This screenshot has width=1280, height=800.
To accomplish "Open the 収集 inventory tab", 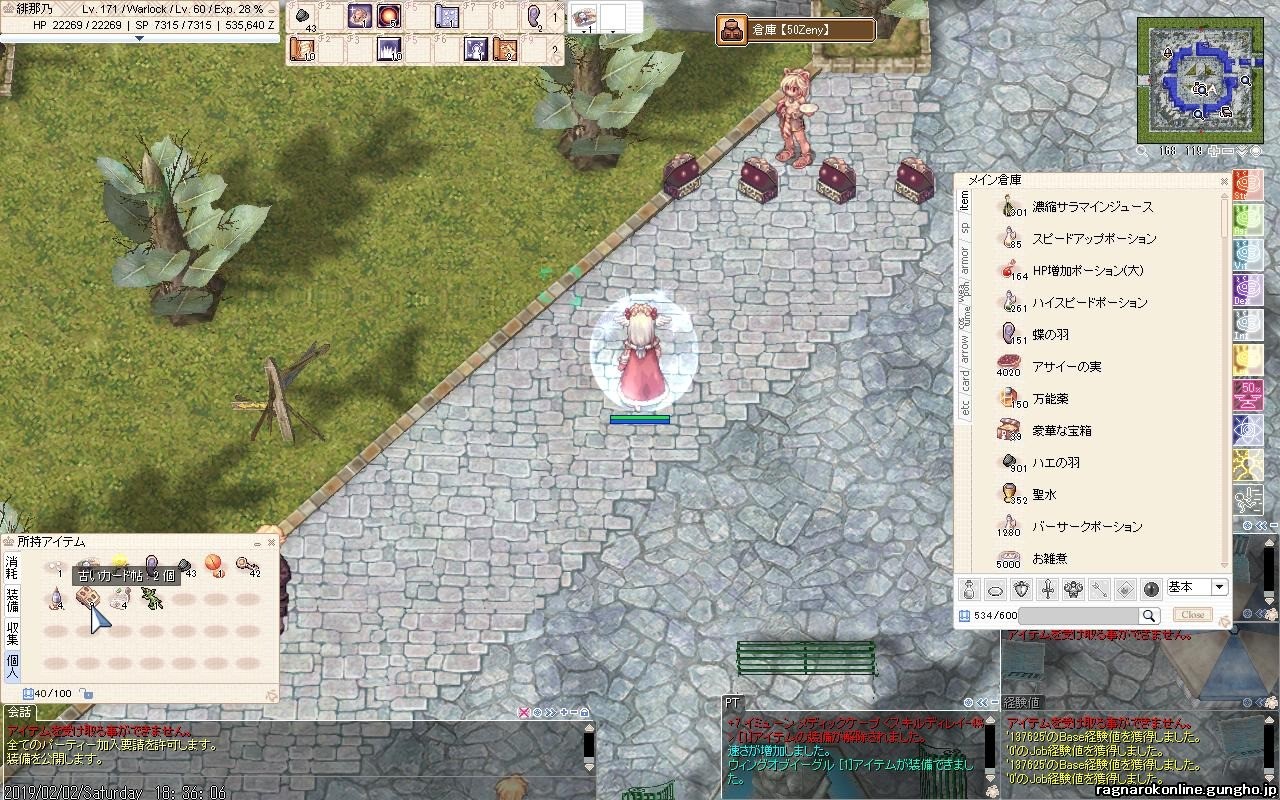I will click(x=12, y=632).
